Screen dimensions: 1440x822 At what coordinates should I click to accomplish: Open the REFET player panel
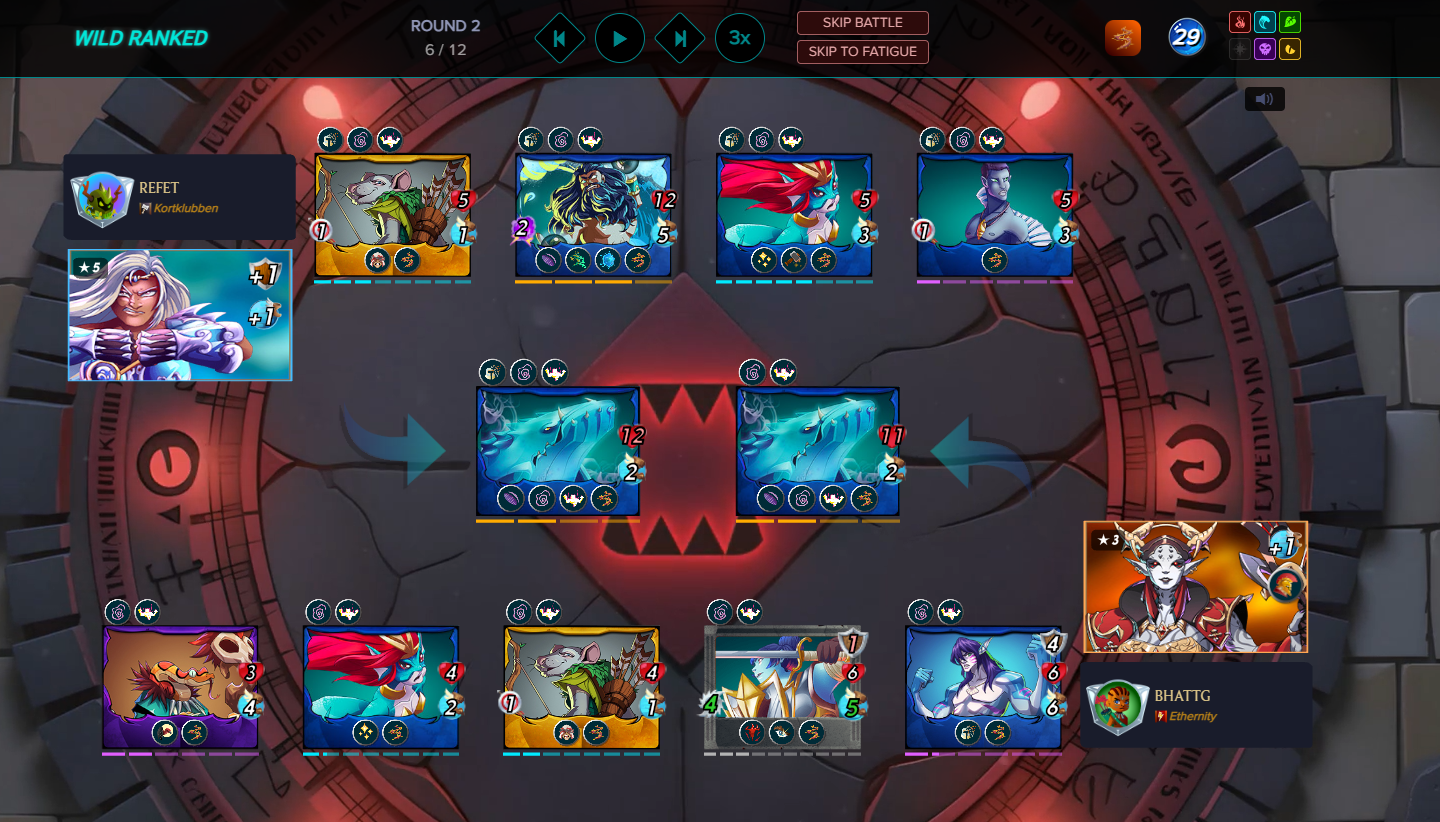(x=180, y=197)
